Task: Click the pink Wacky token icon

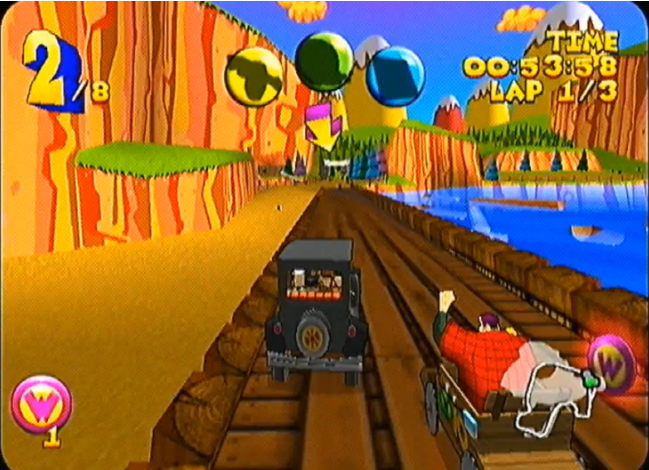Action: tap(41, 404)
